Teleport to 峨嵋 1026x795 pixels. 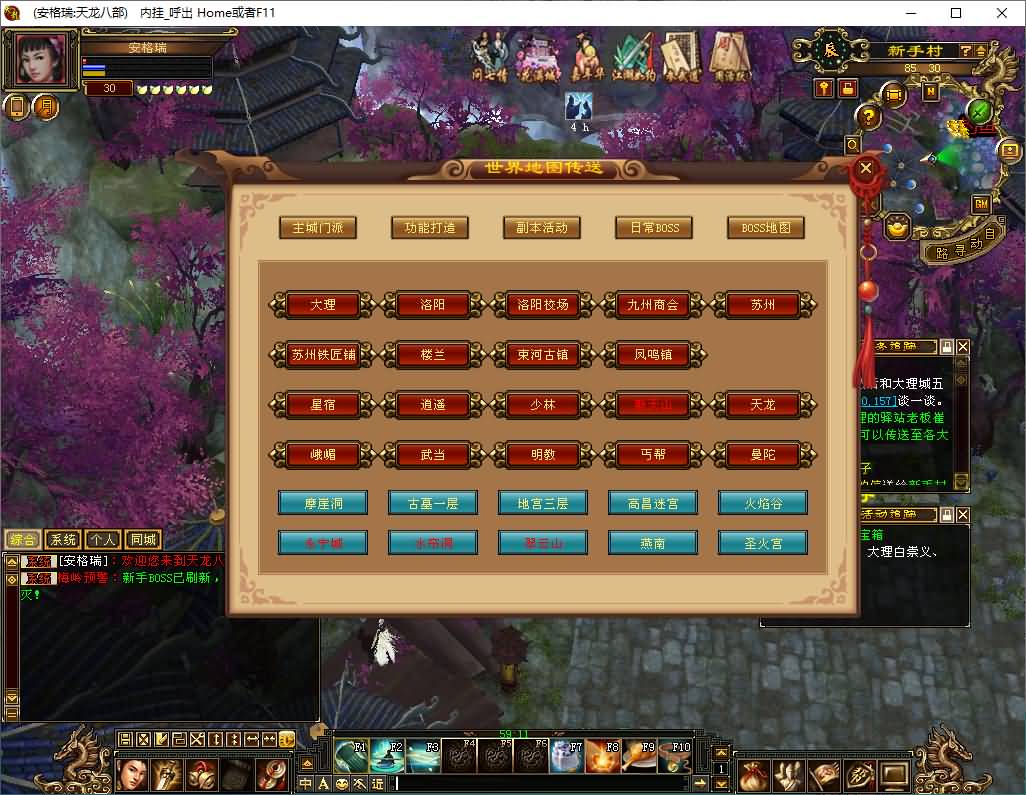pos(323,455)
